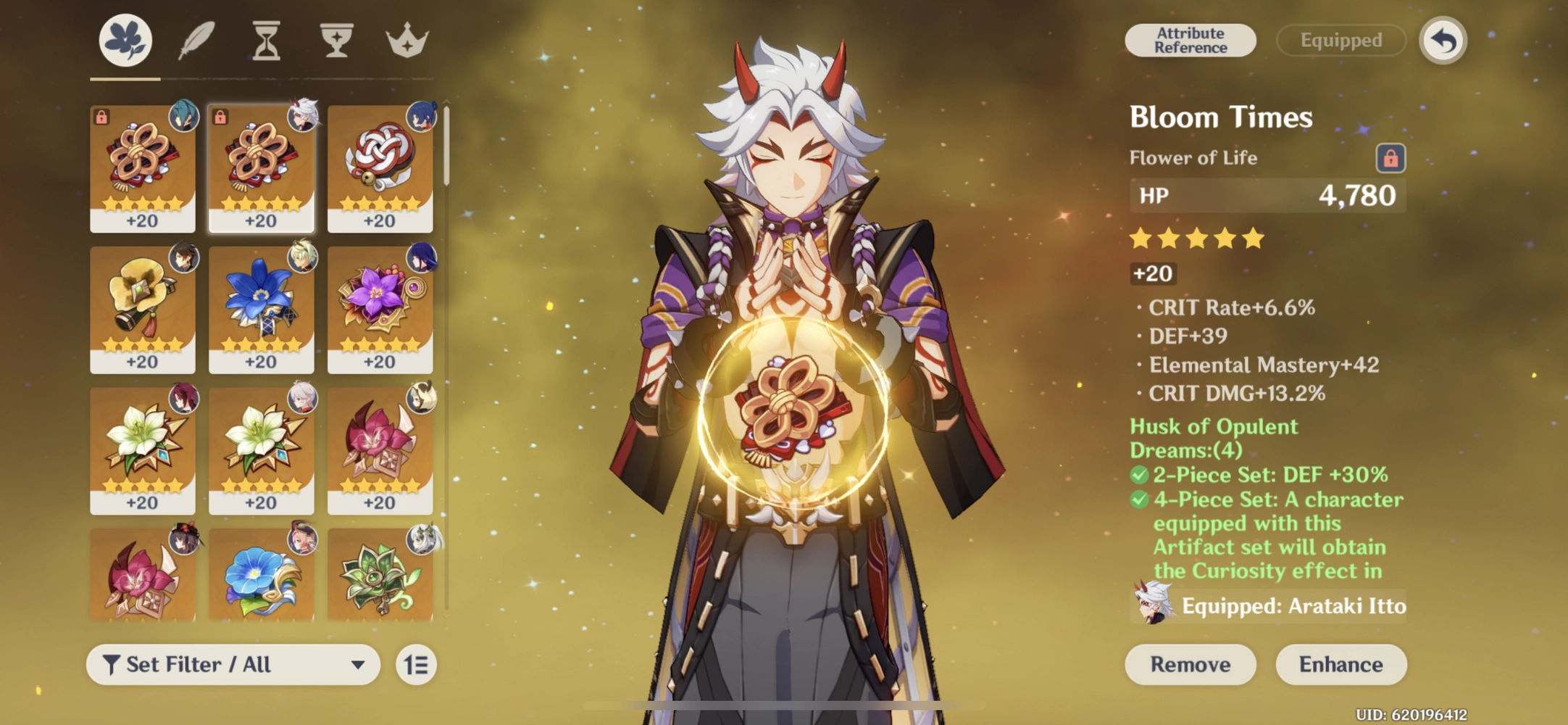This screenshot has width=1568, height=725.
Task: Unlock Bloom Times using its lock icon
Action: (x=1392, y=157)
